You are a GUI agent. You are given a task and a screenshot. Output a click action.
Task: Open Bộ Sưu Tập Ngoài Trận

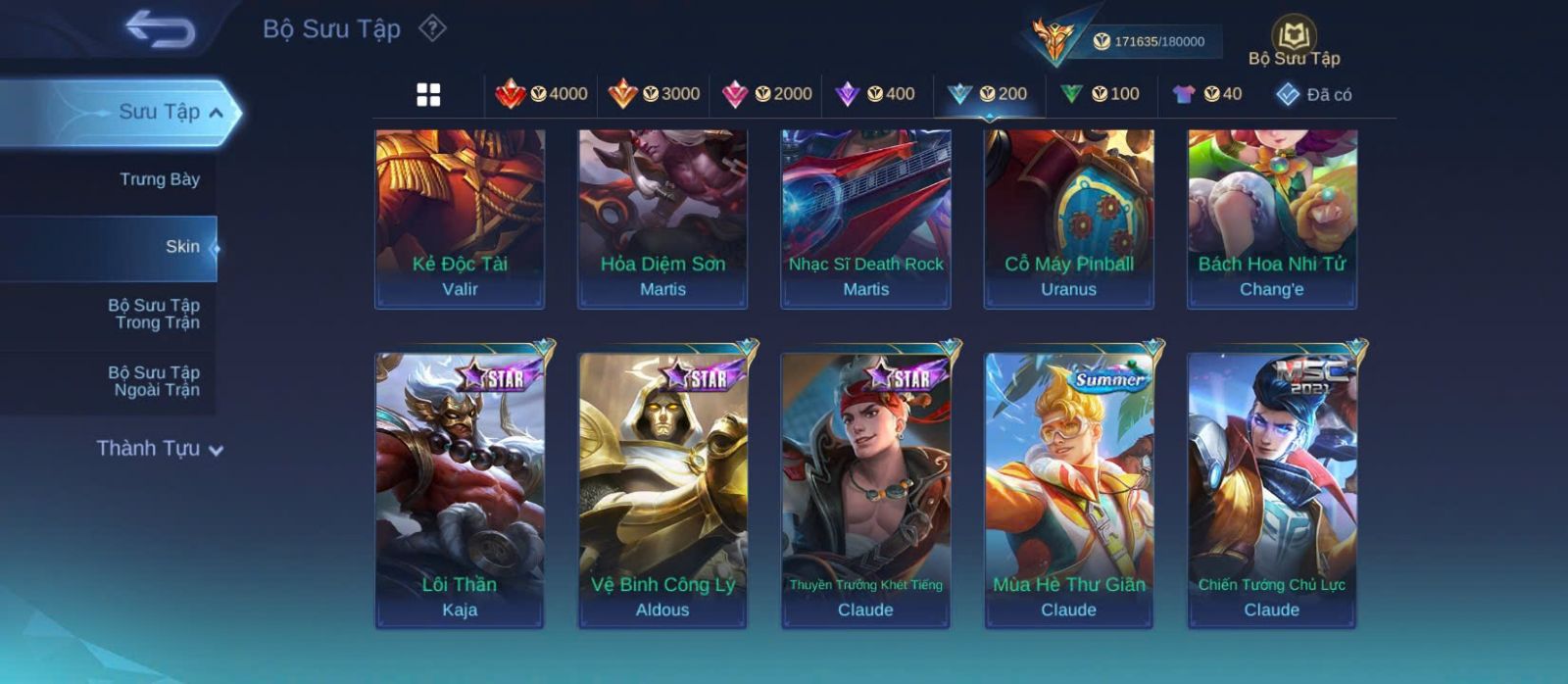(x=154, y=381)
